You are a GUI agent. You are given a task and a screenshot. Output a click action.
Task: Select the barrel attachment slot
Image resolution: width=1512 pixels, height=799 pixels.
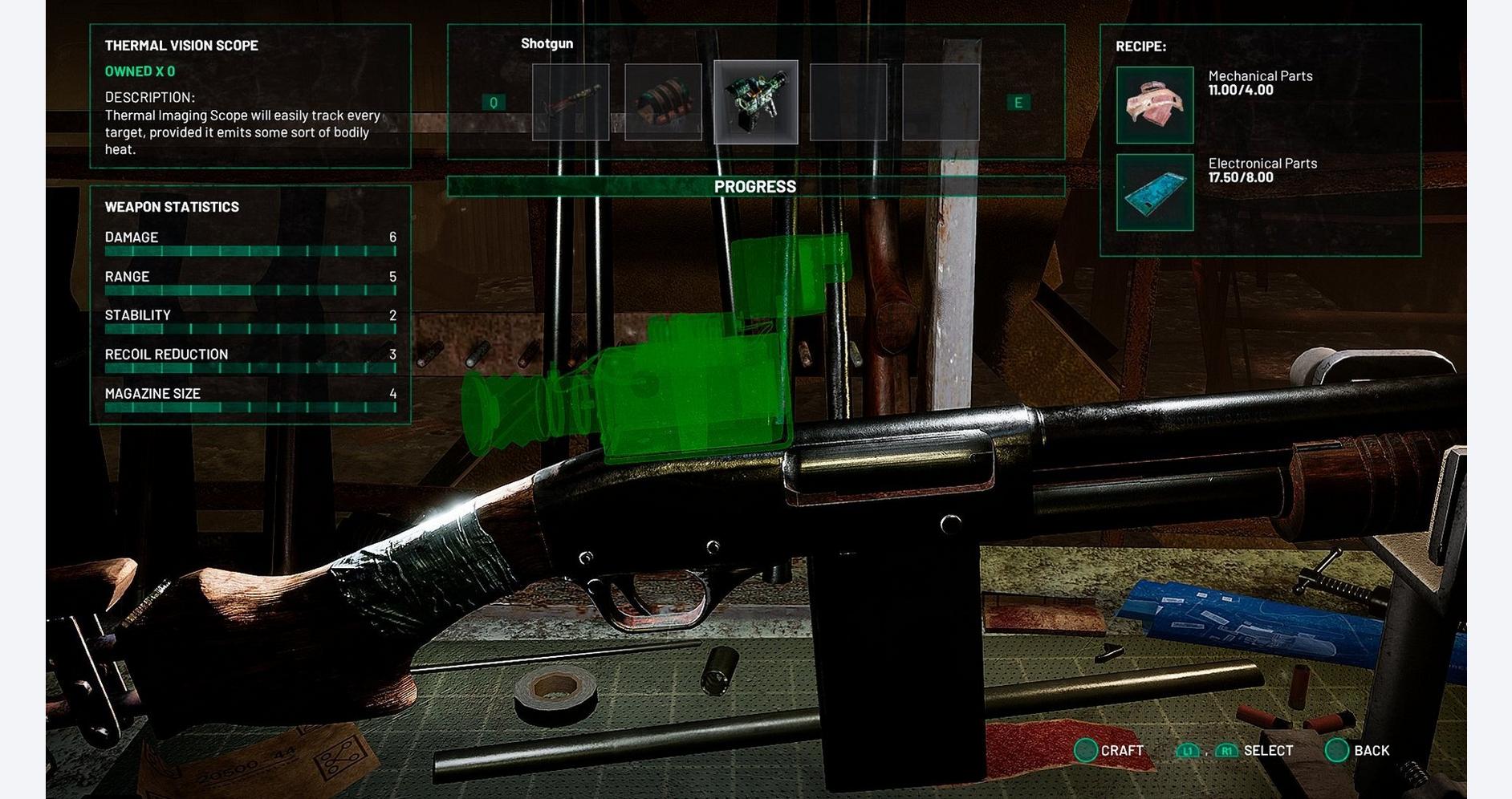571,102
